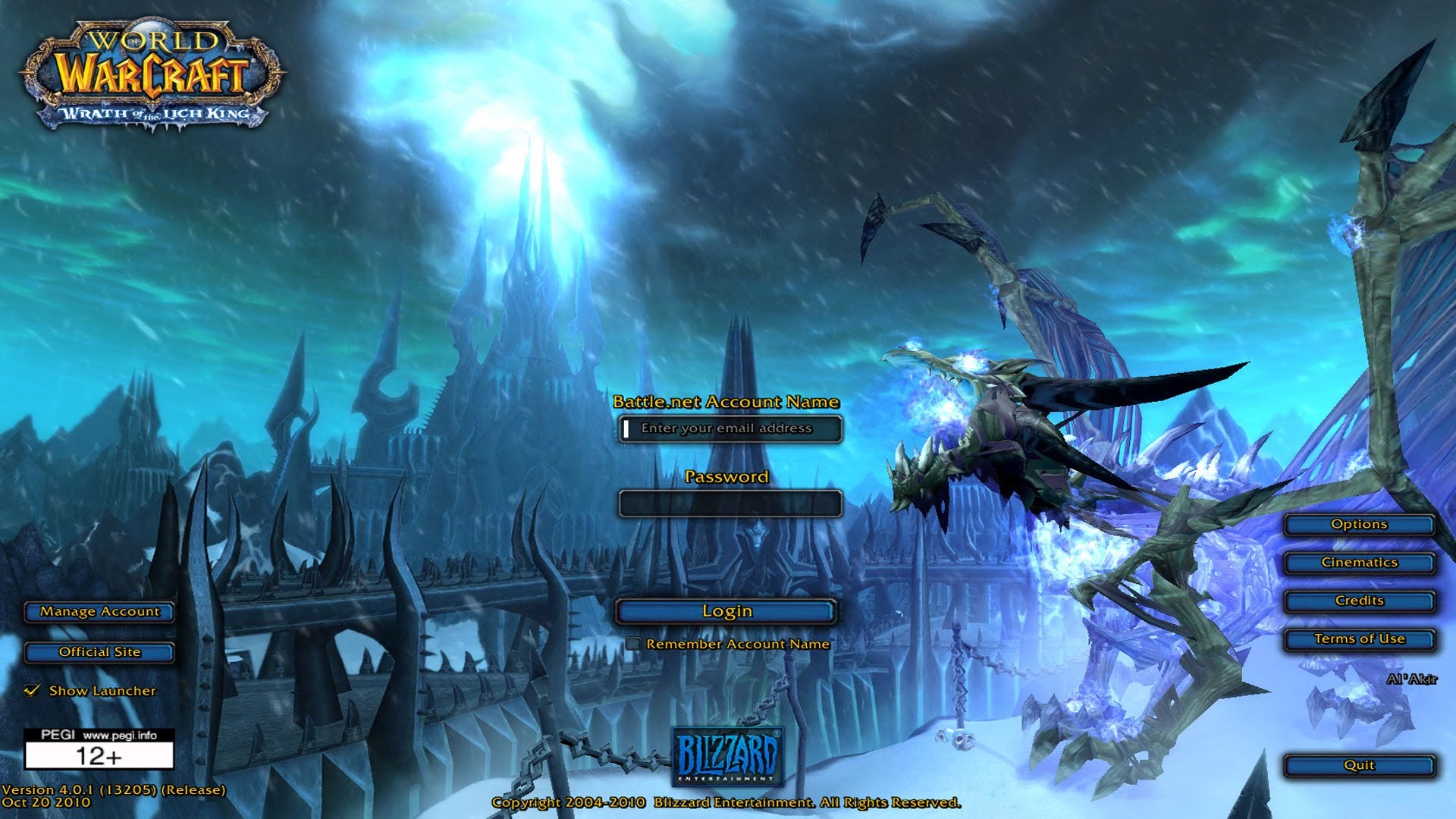Click the Battle.net email address field
The height and width of the screenshot is (819, 1456).
click(730, 428)
